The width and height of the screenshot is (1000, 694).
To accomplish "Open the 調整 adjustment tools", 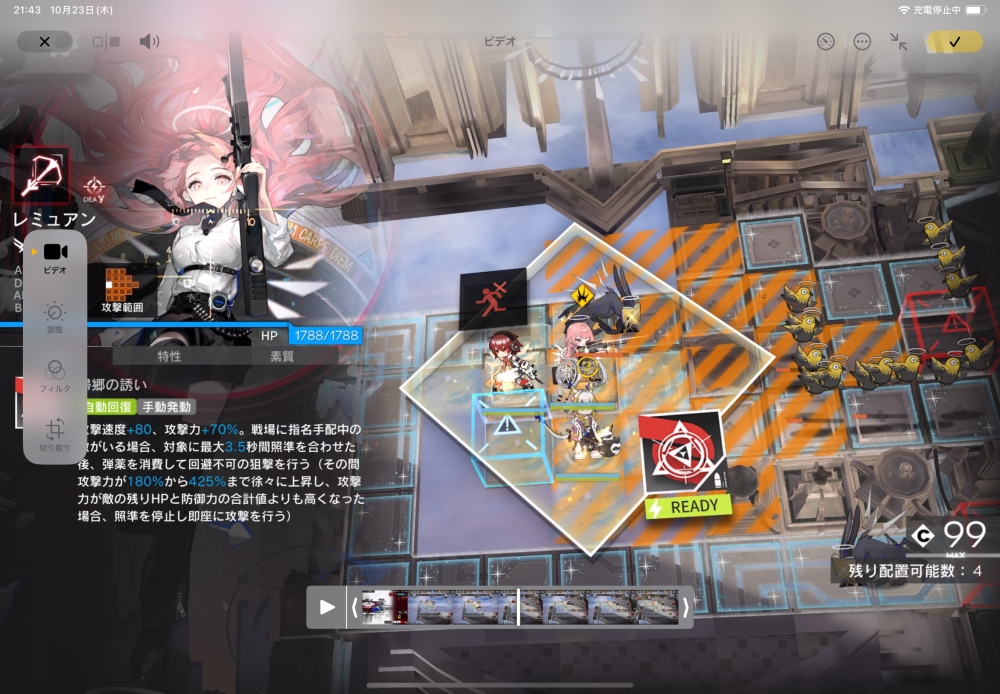I will [x=55, y=317].
